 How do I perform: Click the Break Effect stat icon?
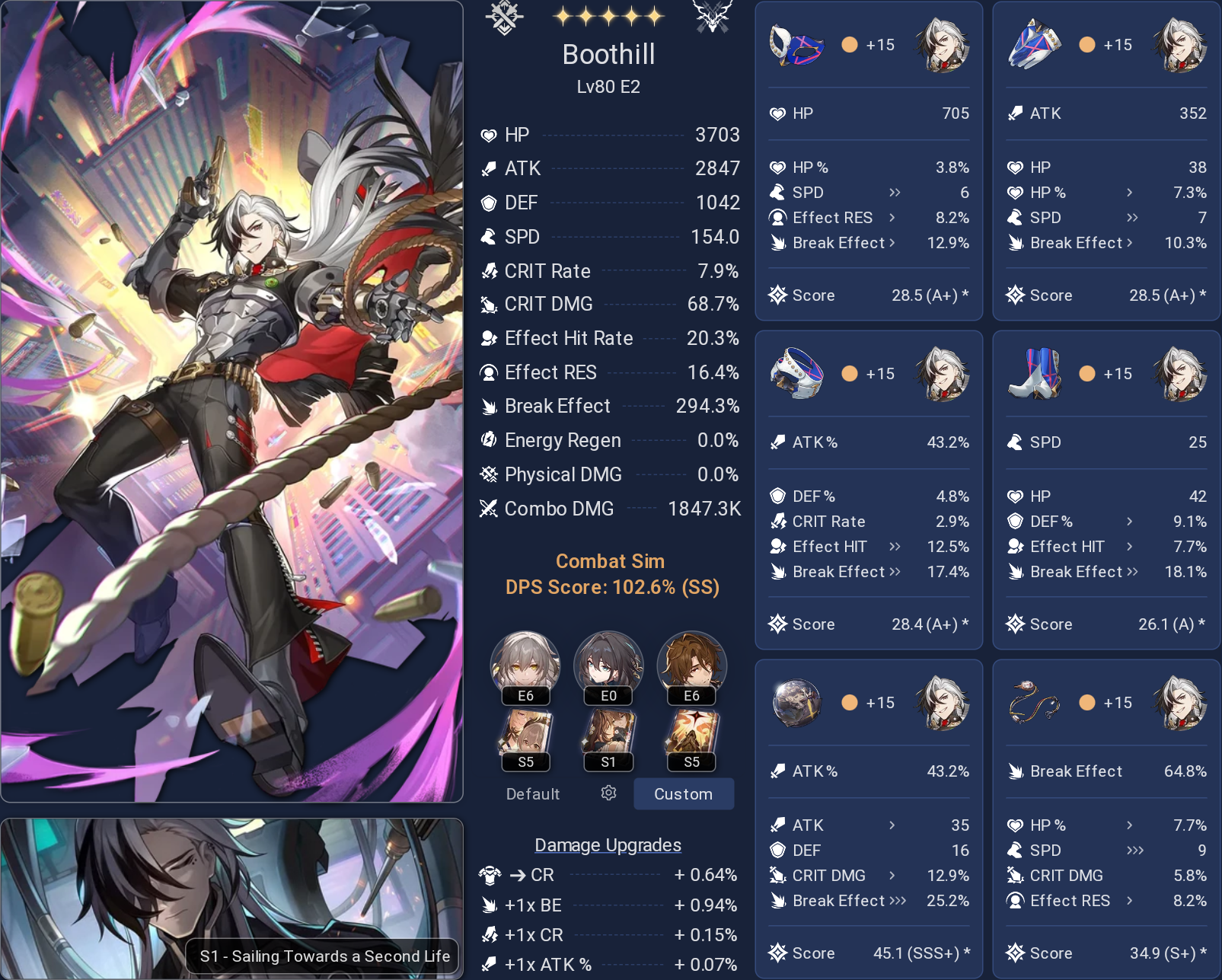(489, 406)
